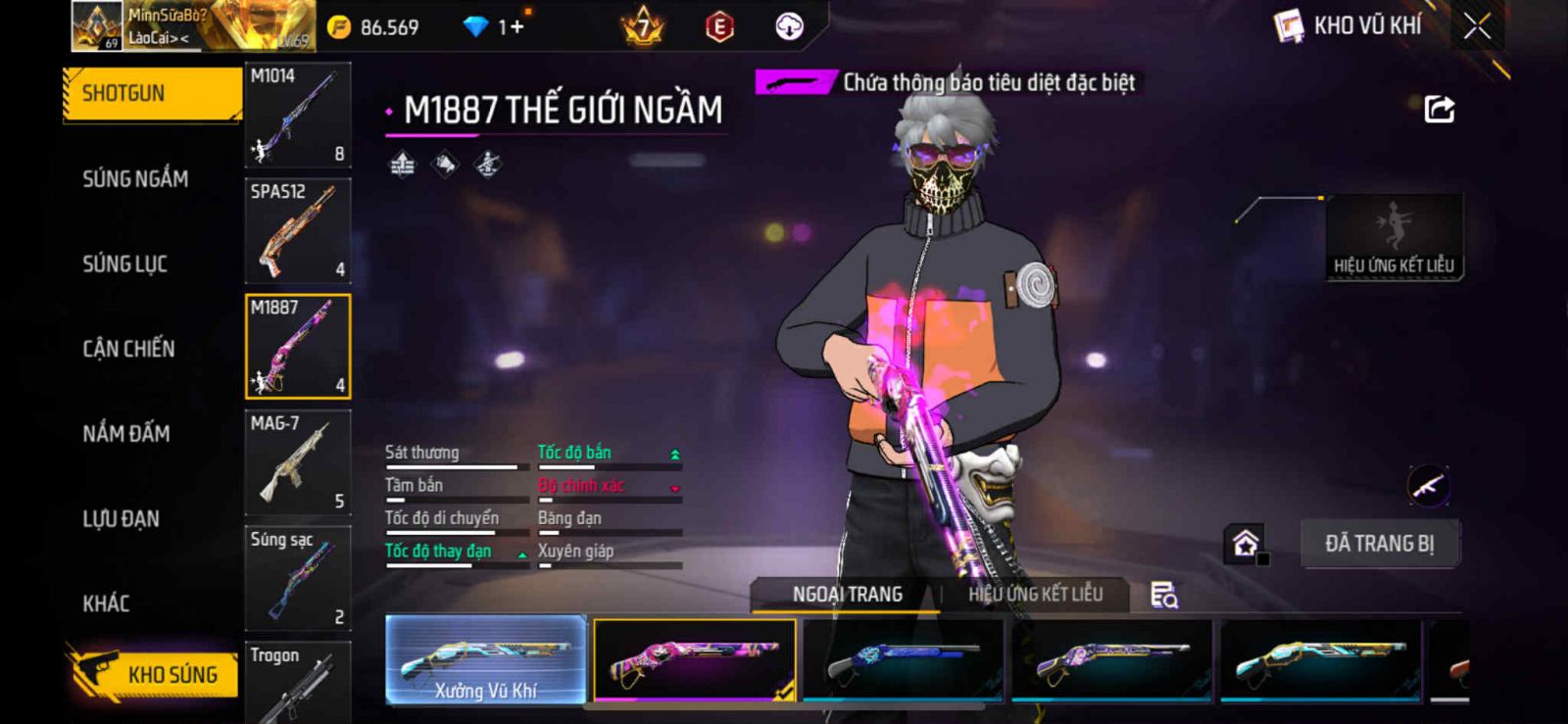Close the weapon vault screen
The width and height of the screenshot is (1568, 724).
1477,26
